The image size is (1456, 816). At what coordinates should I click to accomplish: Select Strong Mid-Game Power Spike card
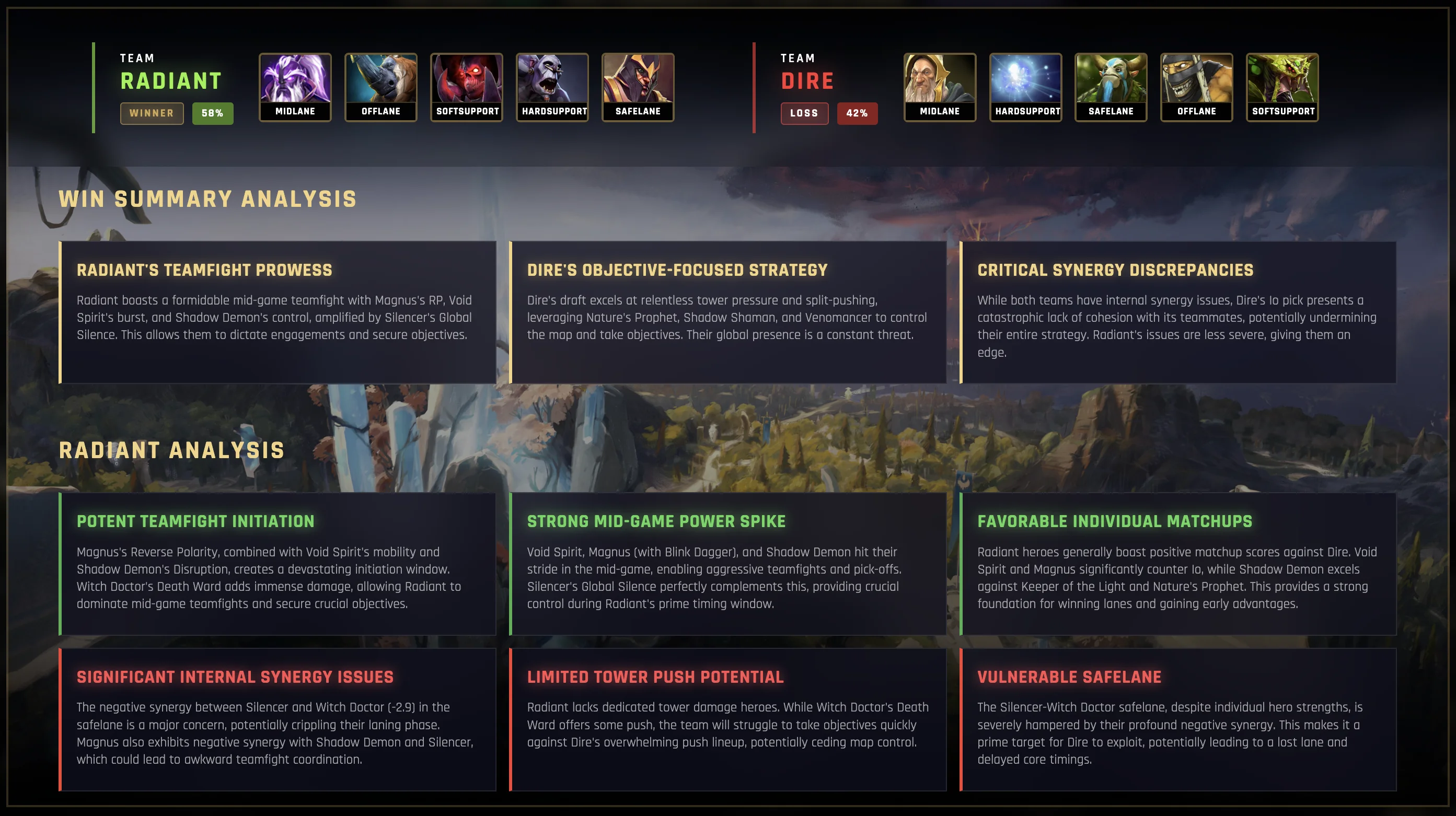tap(728, 563)
